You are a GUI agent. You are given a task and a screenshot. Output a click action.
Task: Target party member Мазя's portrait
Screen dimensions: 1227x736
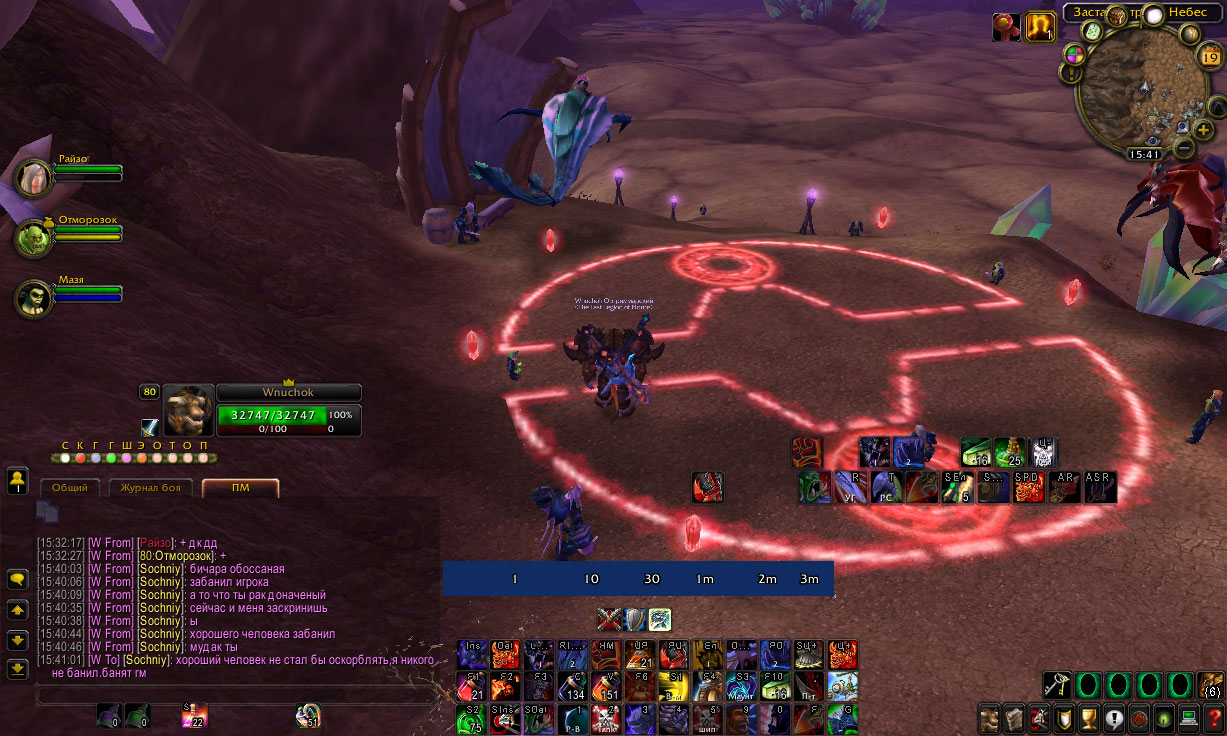click(34, 298)
